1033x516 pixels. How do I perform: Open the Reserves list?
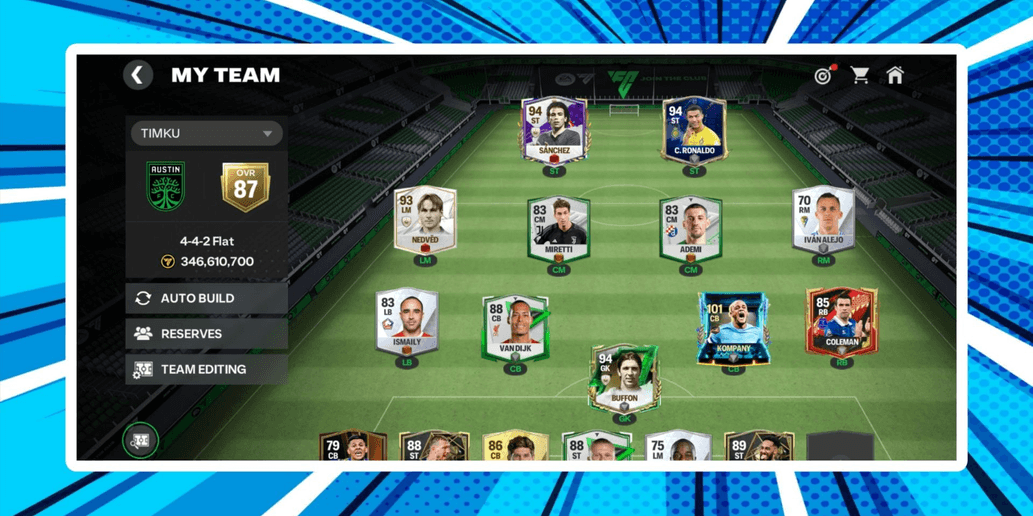(x=207, y=334)
